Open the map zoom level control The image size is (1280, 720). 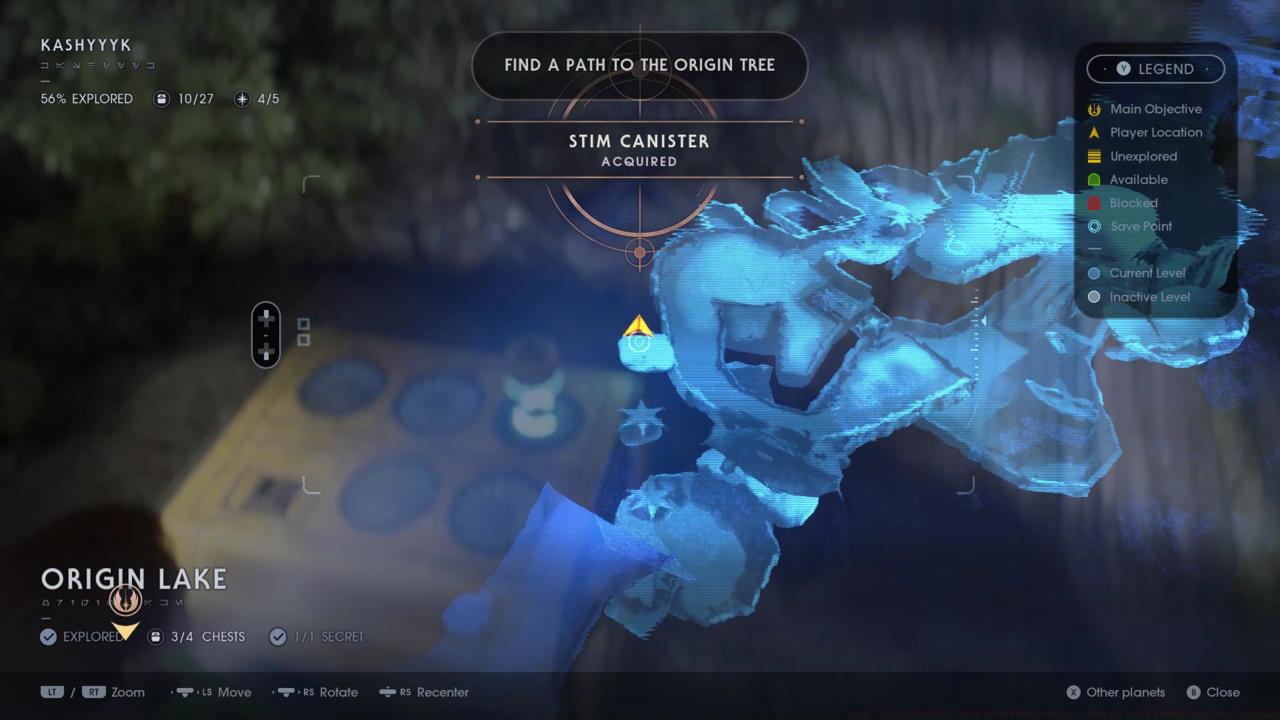(95, 692)
